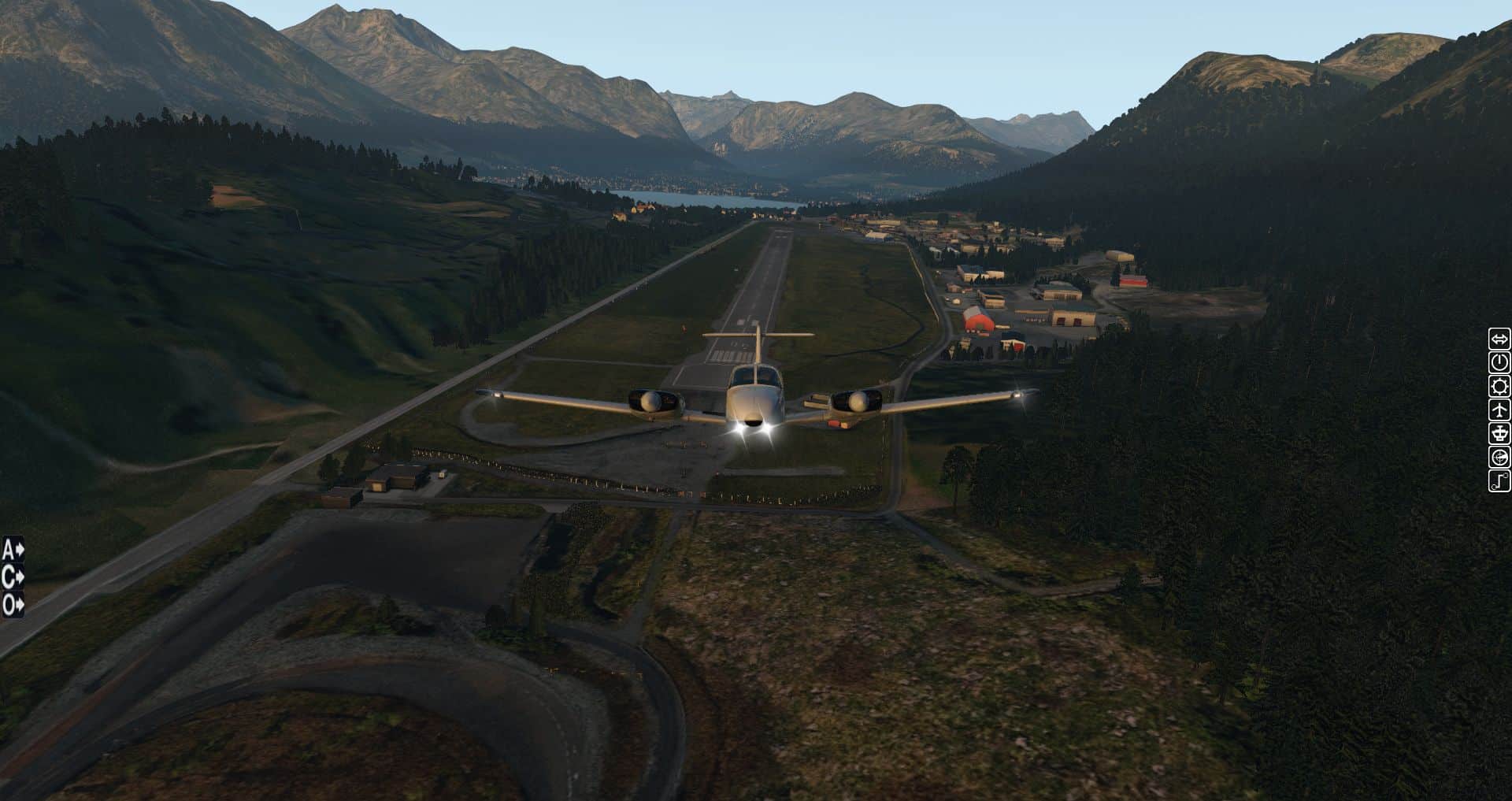
Task: Open the control tower sidebar icon
Action: (x=1499, y=434)
